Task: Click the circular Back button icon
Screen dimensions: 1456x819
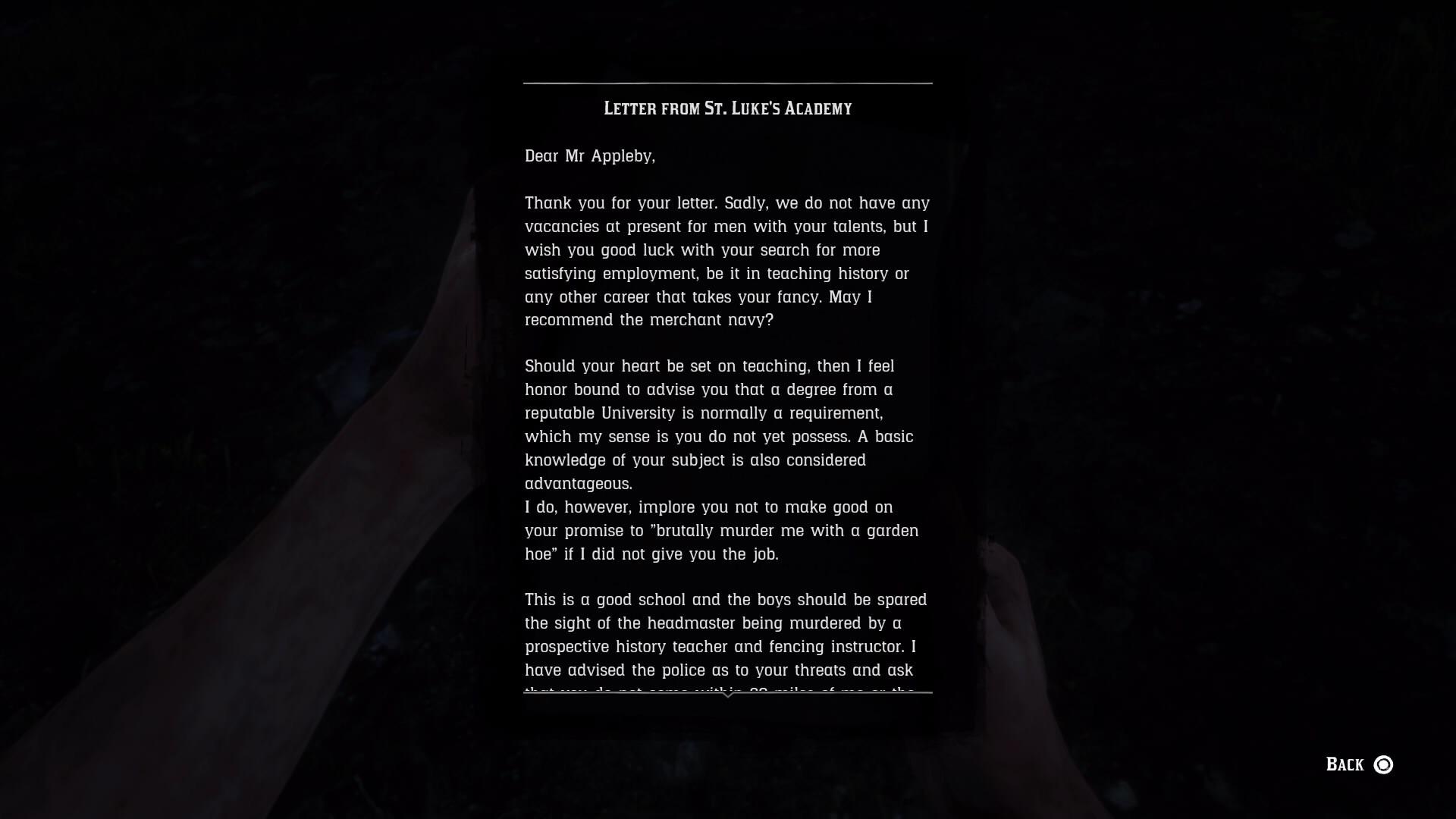Action: tap(1383, 765)
